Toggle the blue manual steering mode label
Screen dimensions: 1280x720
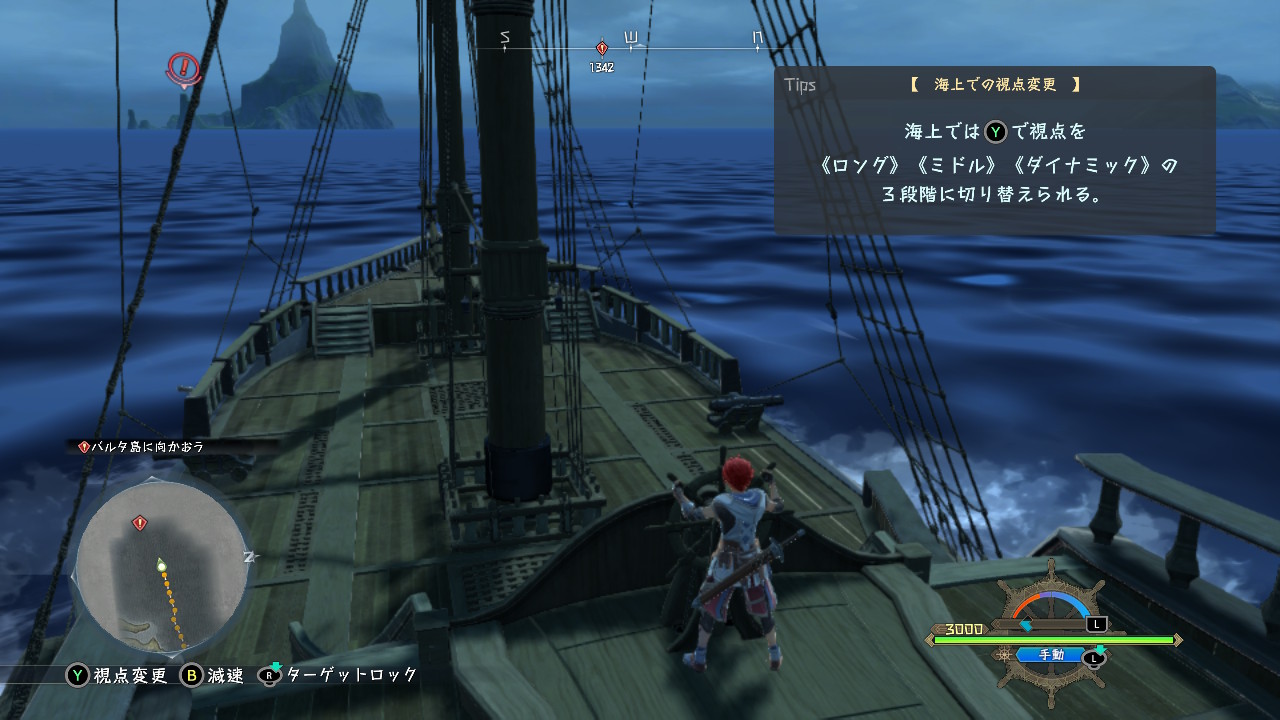1051,655
